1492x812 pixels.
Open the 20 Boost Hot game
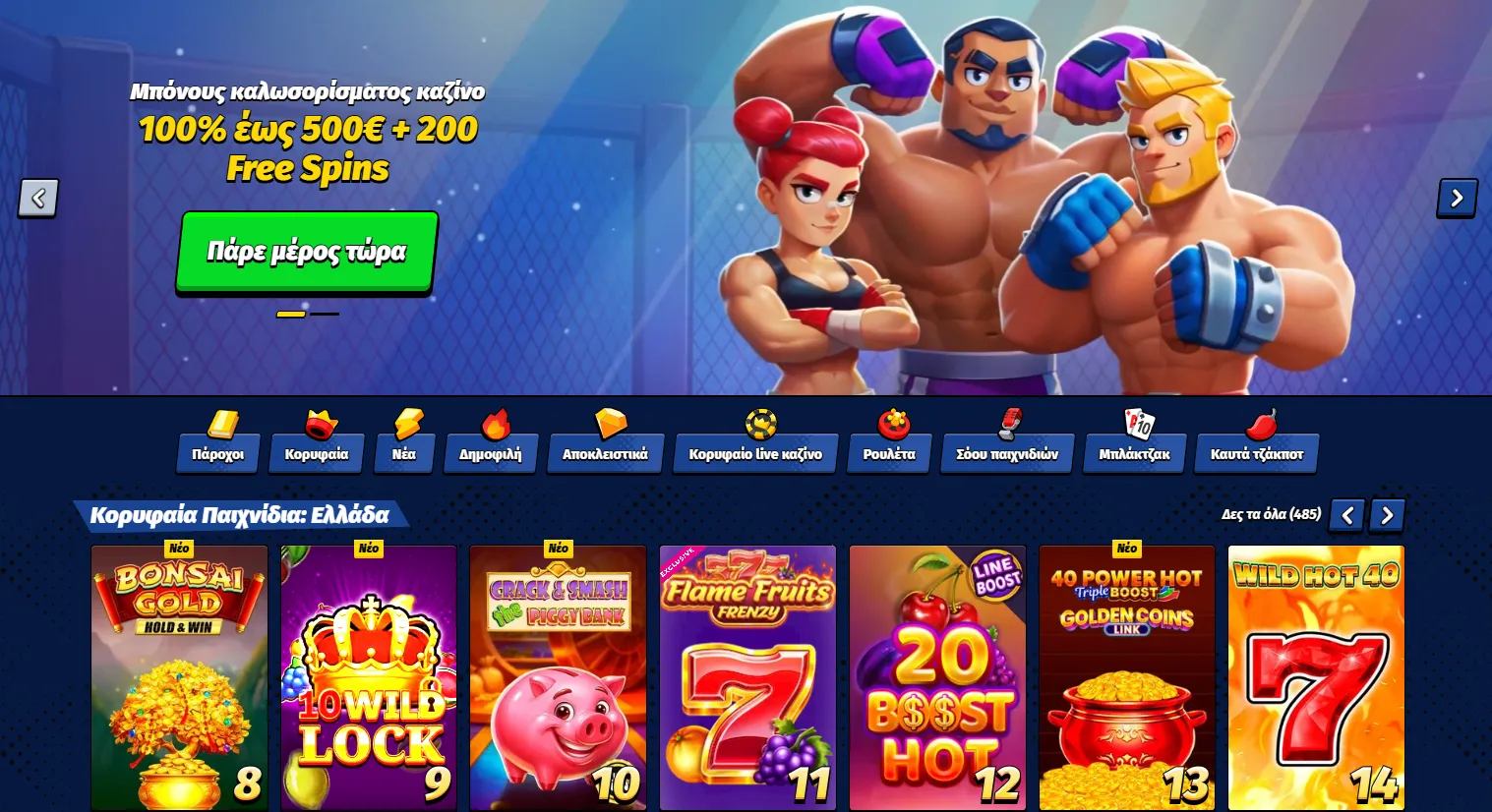point(937,678)
